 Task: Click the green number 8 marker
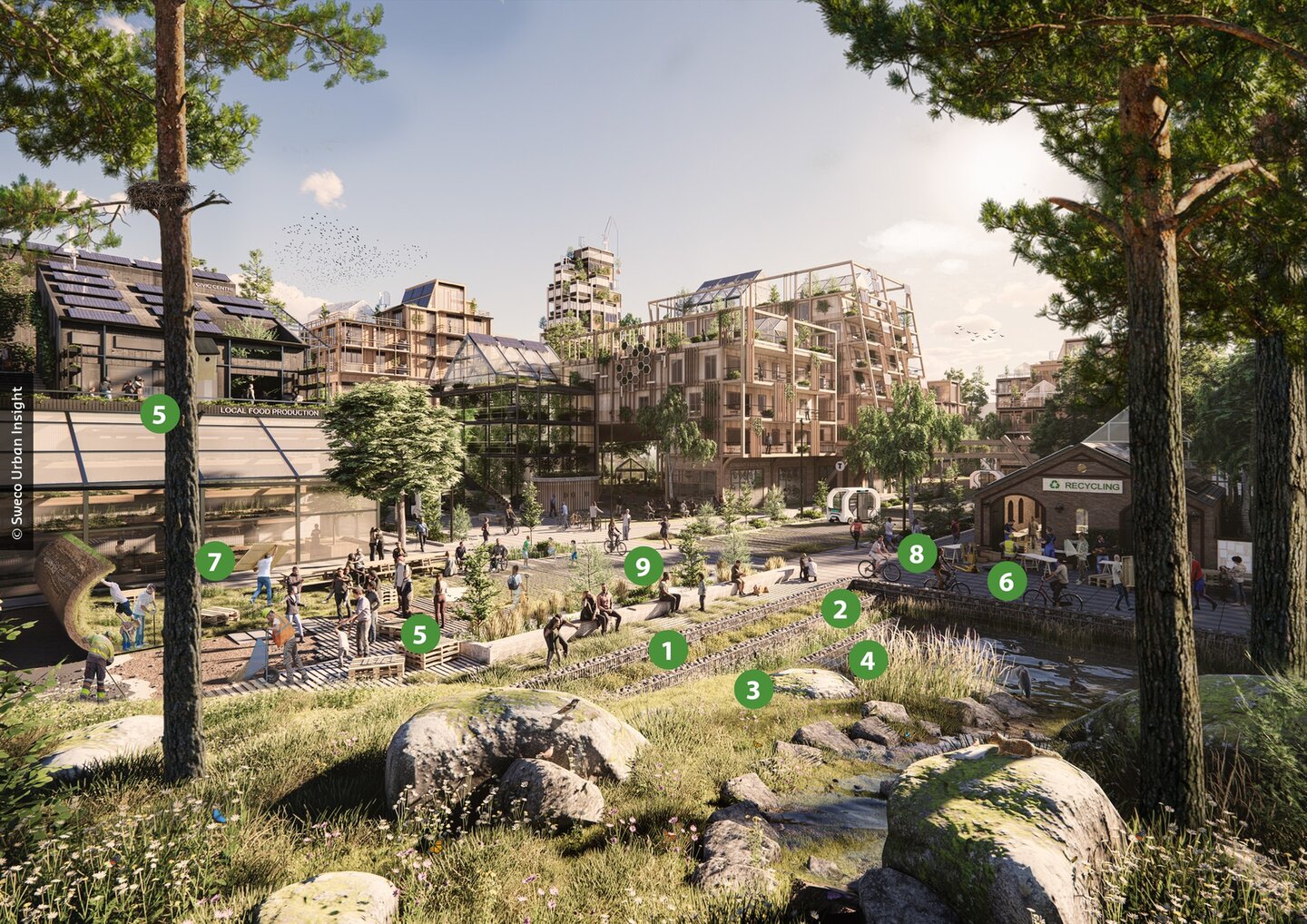tap(916, 553)
